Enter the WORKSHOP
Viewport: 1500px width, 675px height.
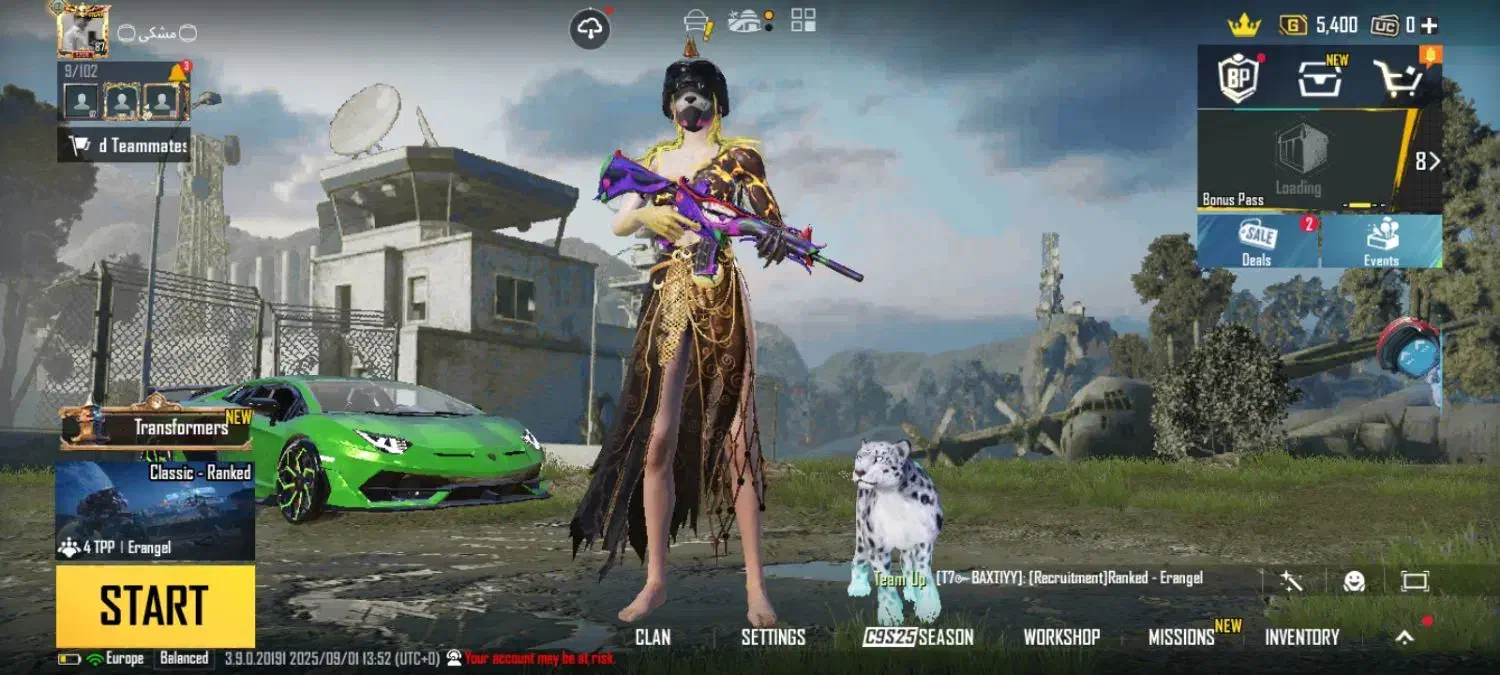pos(1061,637)
